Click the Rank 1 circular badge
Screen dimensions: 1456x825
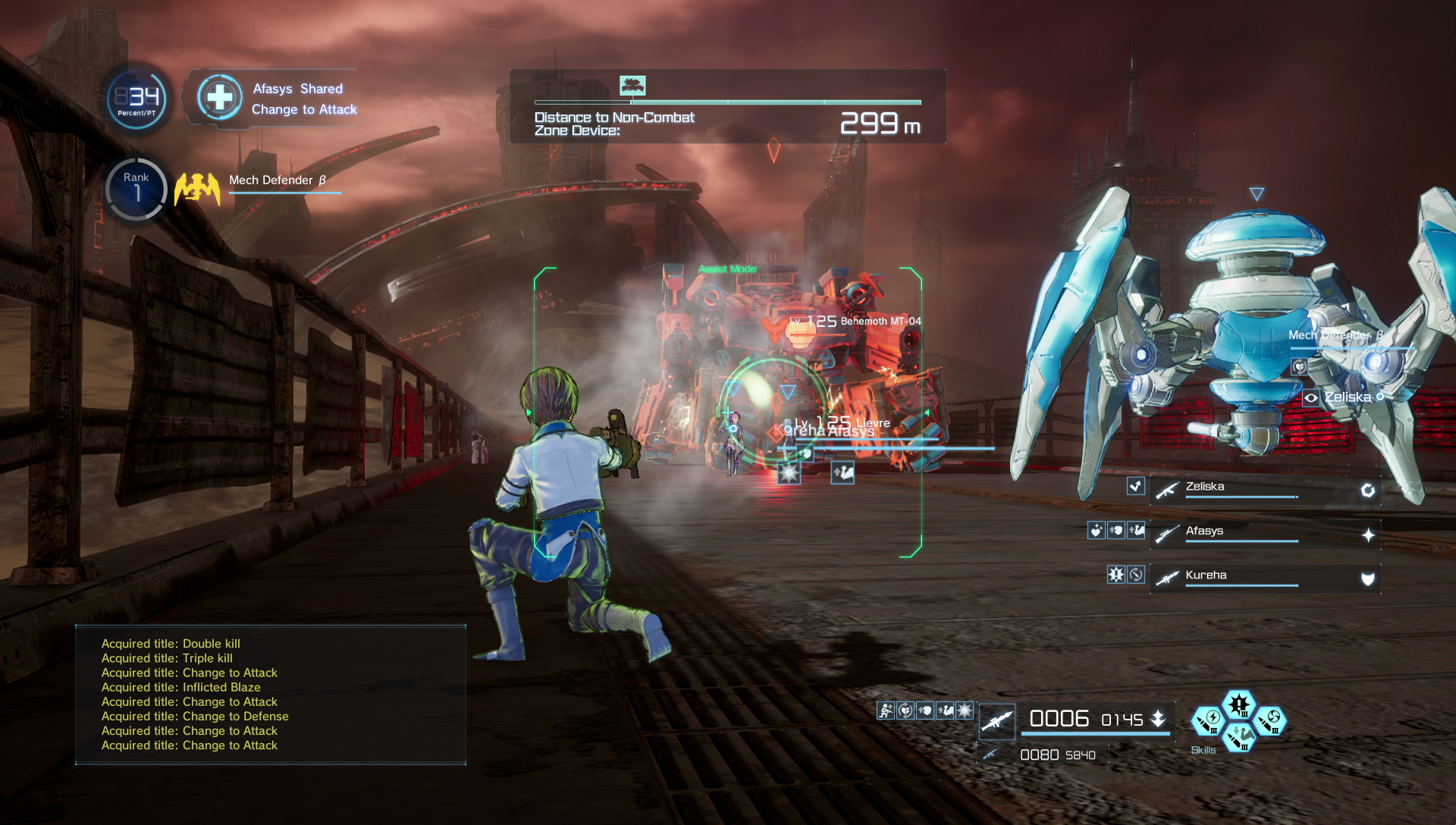[136, 188]
